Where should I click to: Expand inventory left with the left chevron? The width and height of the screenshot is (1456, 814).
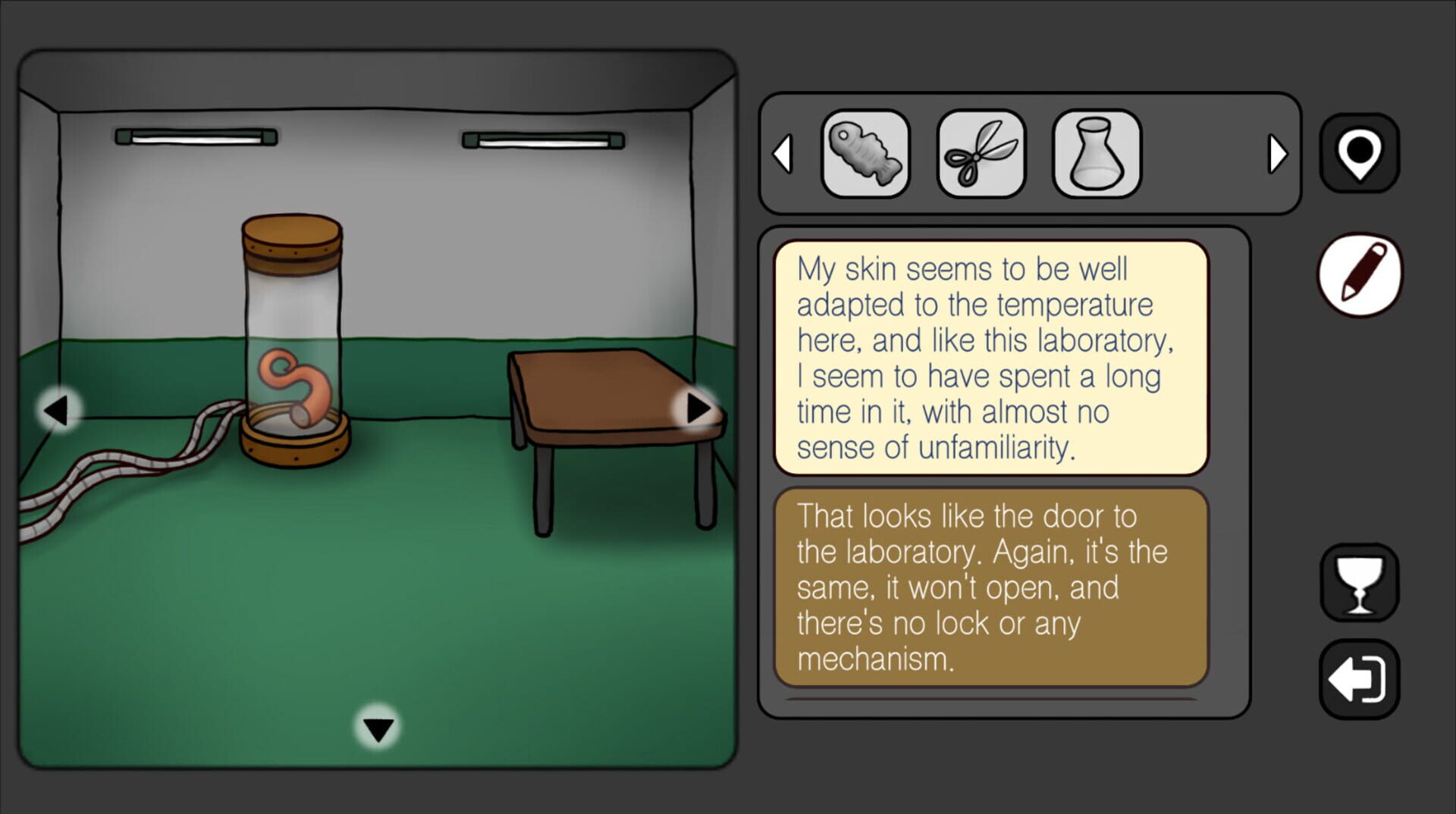click(x=784, y=154)
